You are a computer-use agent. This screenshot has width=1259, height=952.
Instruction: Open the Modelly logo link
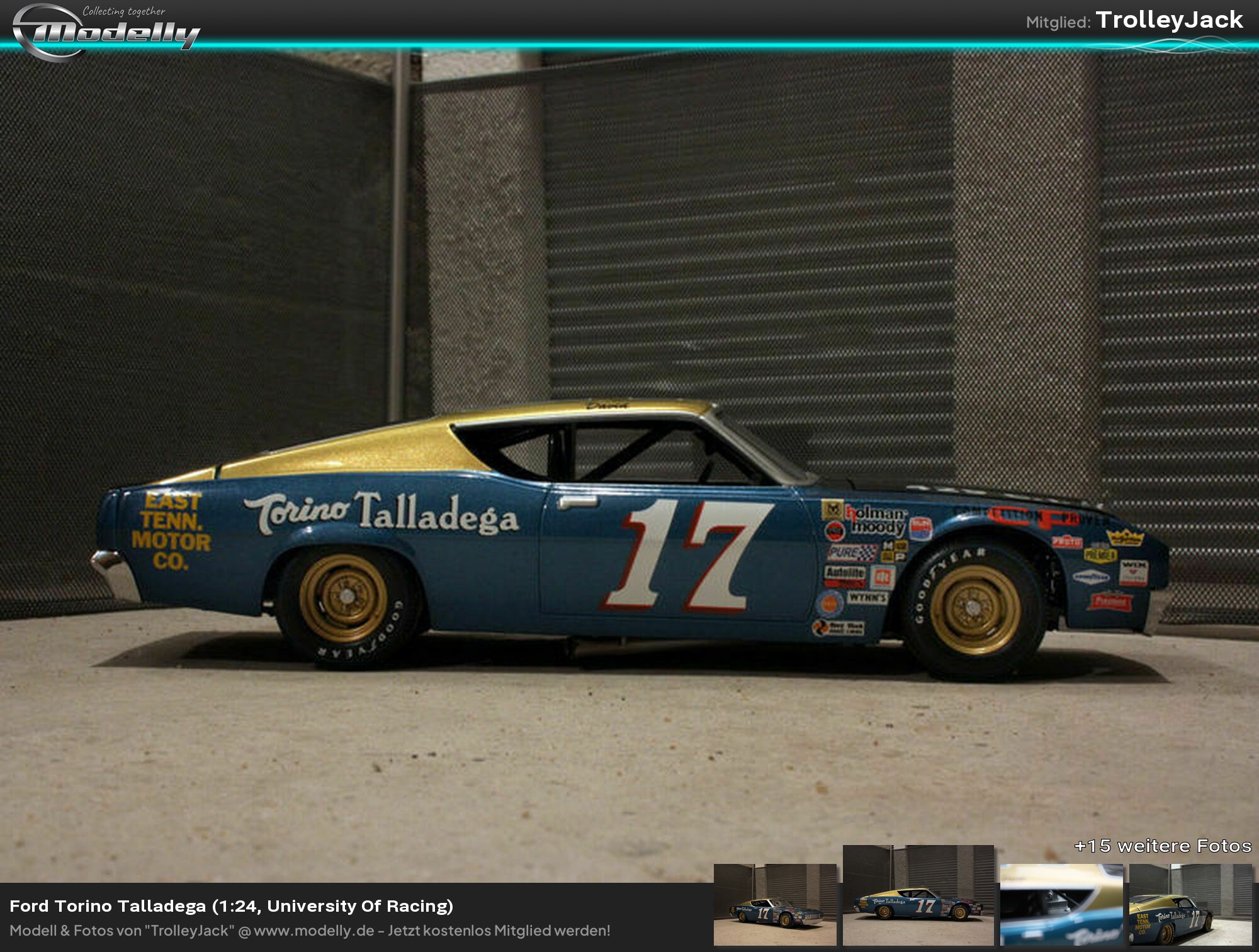106,30
